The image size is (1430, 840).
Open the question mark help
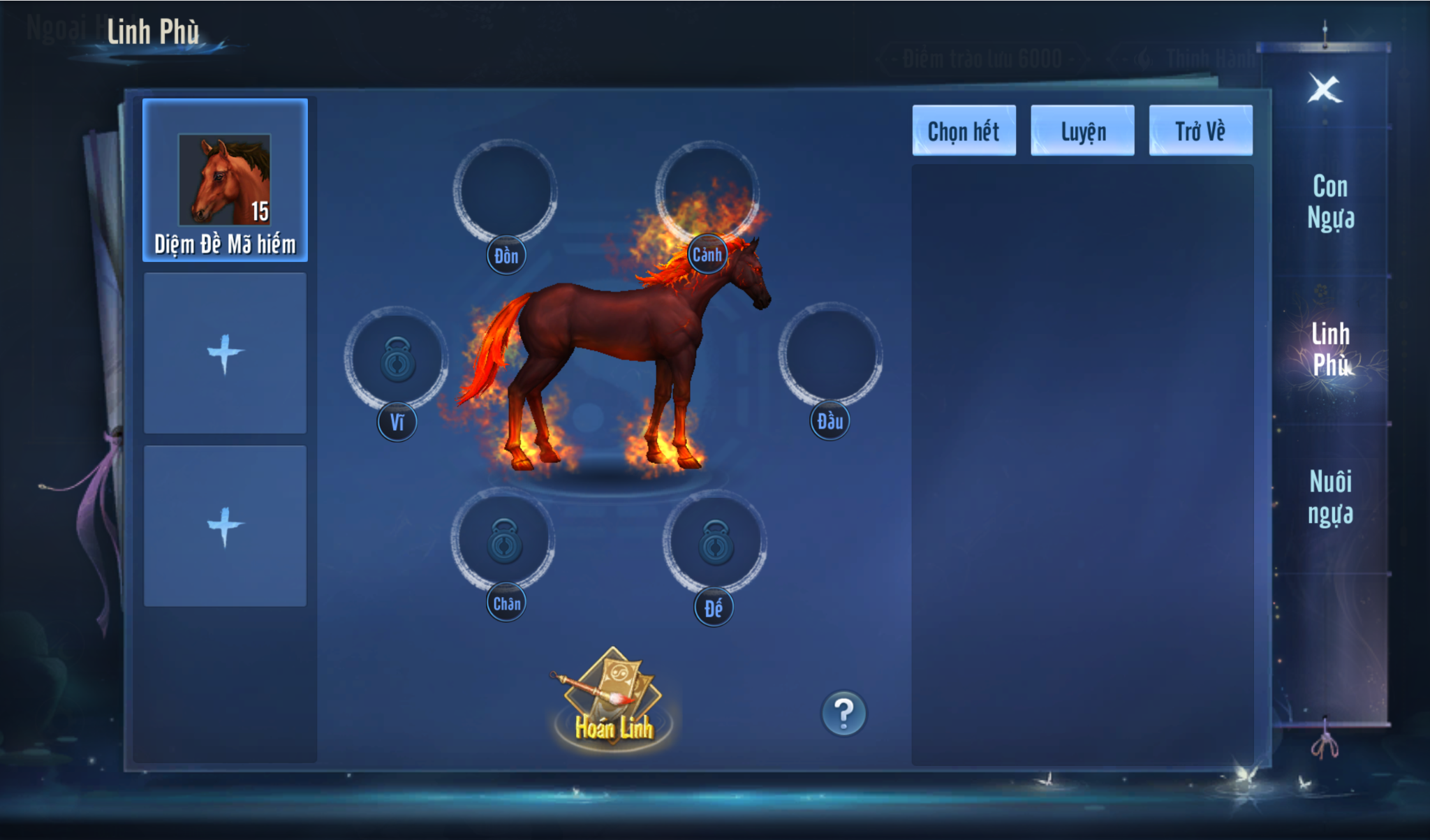tap(843, 714)
